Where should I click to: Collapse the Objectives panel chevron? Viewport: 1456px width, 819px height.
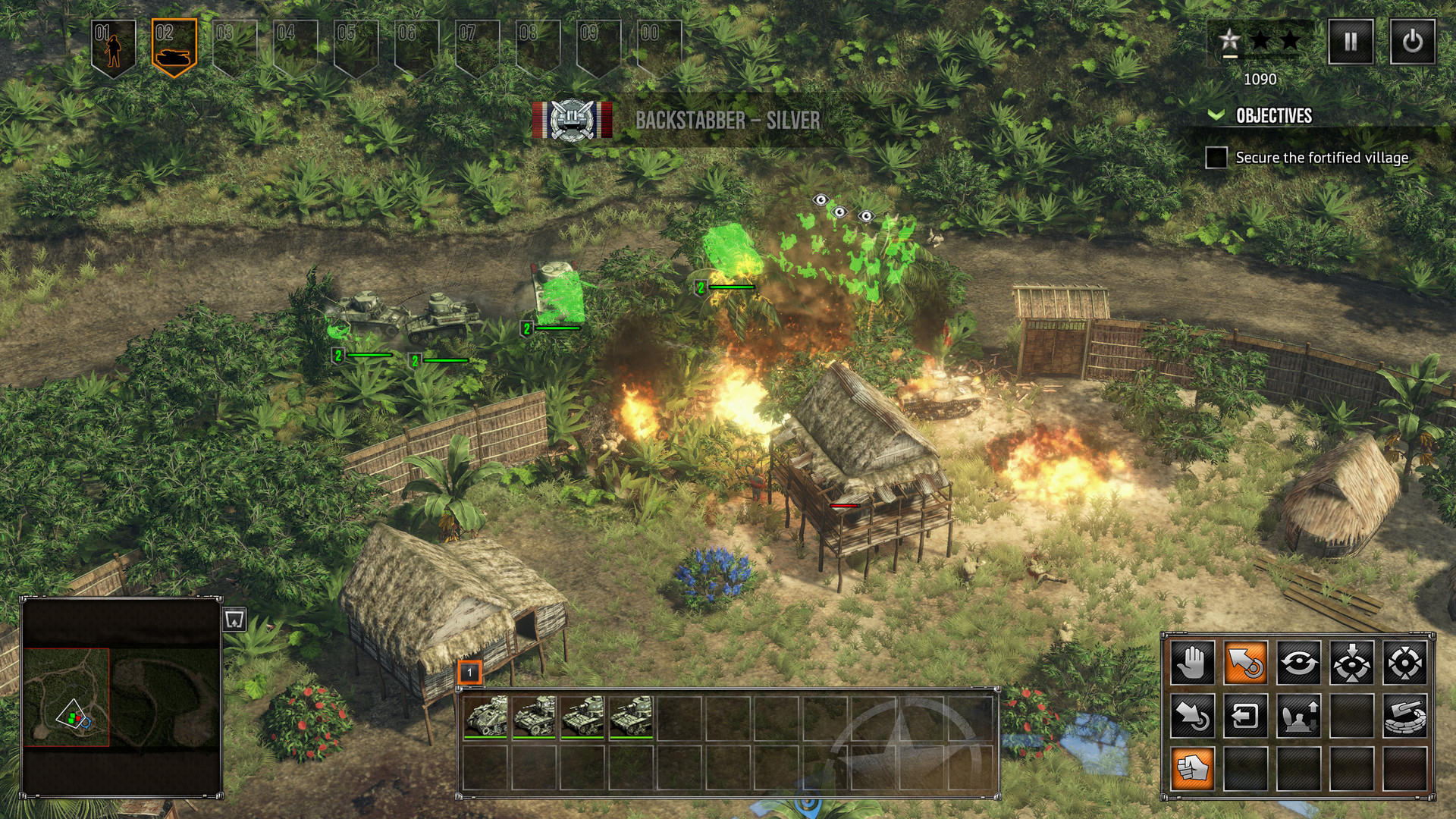point(1216,116)
